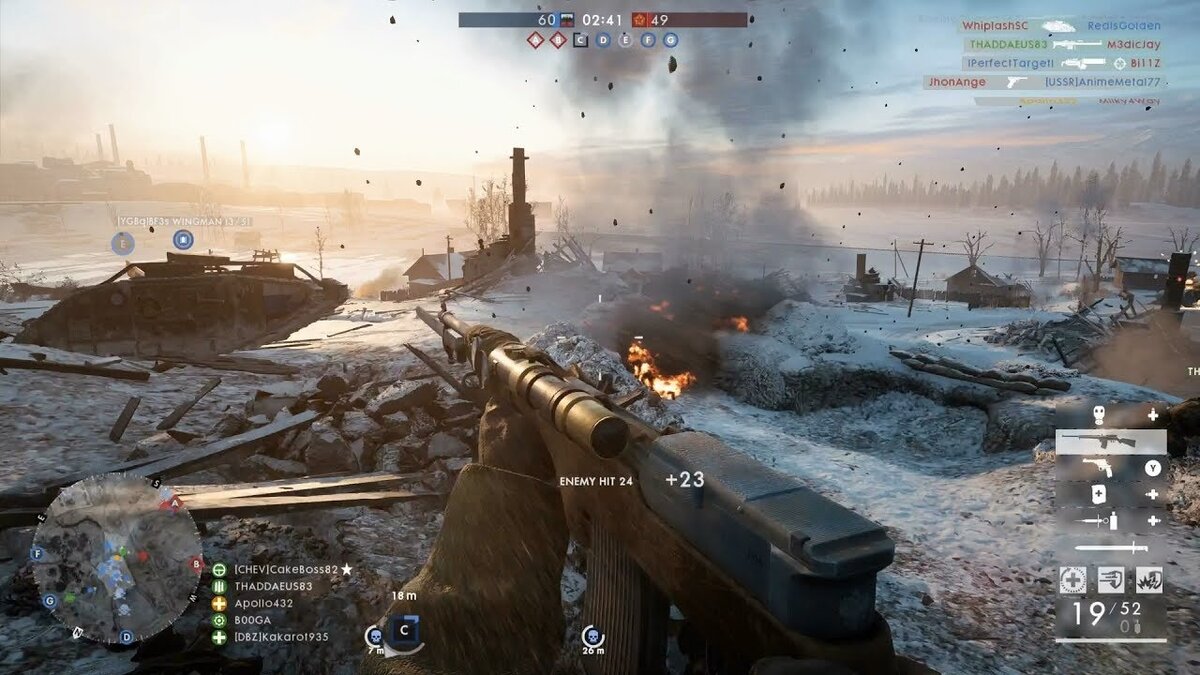
Task: Click the speed shield perk icon
Action: pos(1110,579)
